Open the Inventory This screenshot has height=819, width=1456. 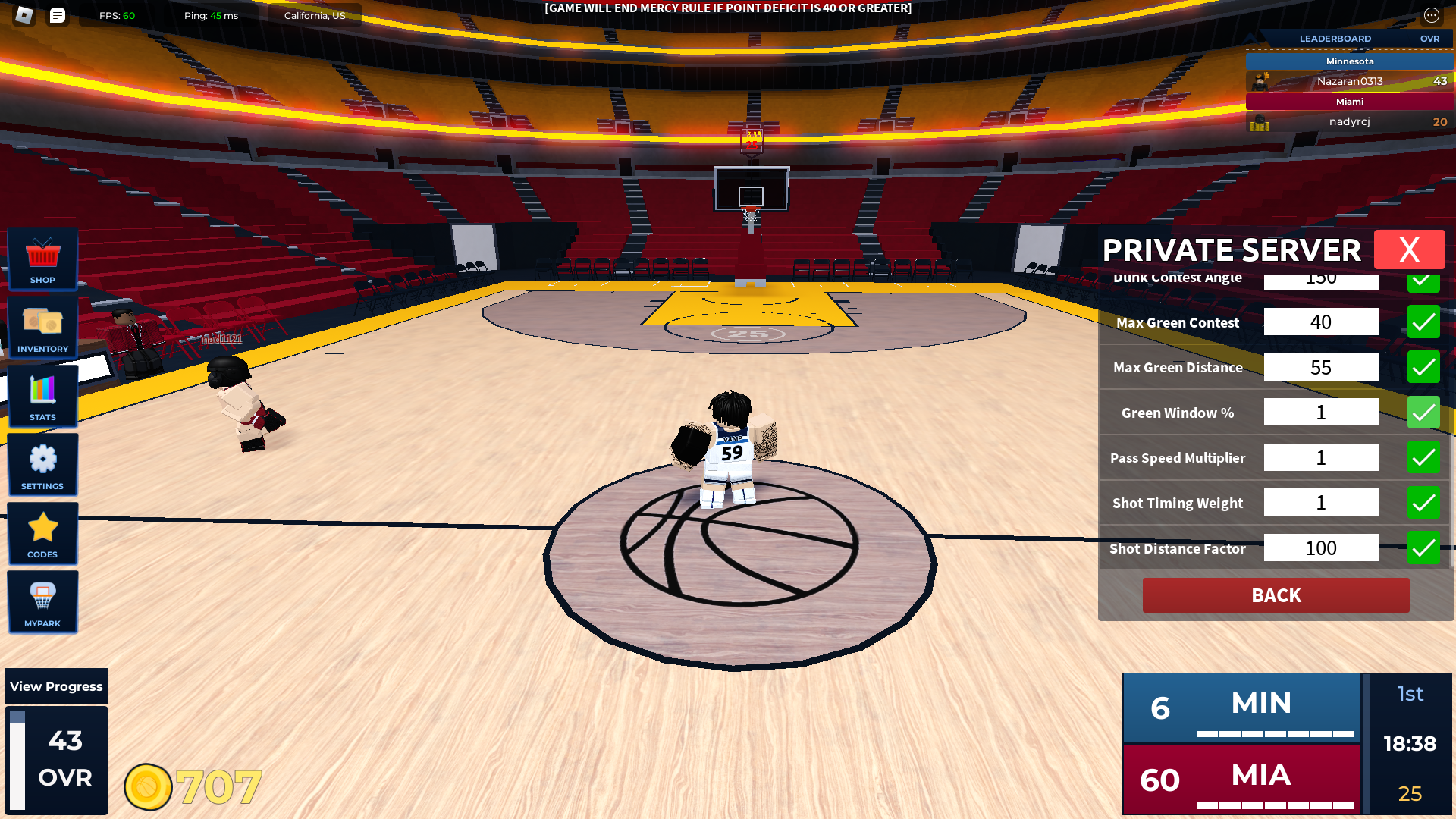coord(42,328)
